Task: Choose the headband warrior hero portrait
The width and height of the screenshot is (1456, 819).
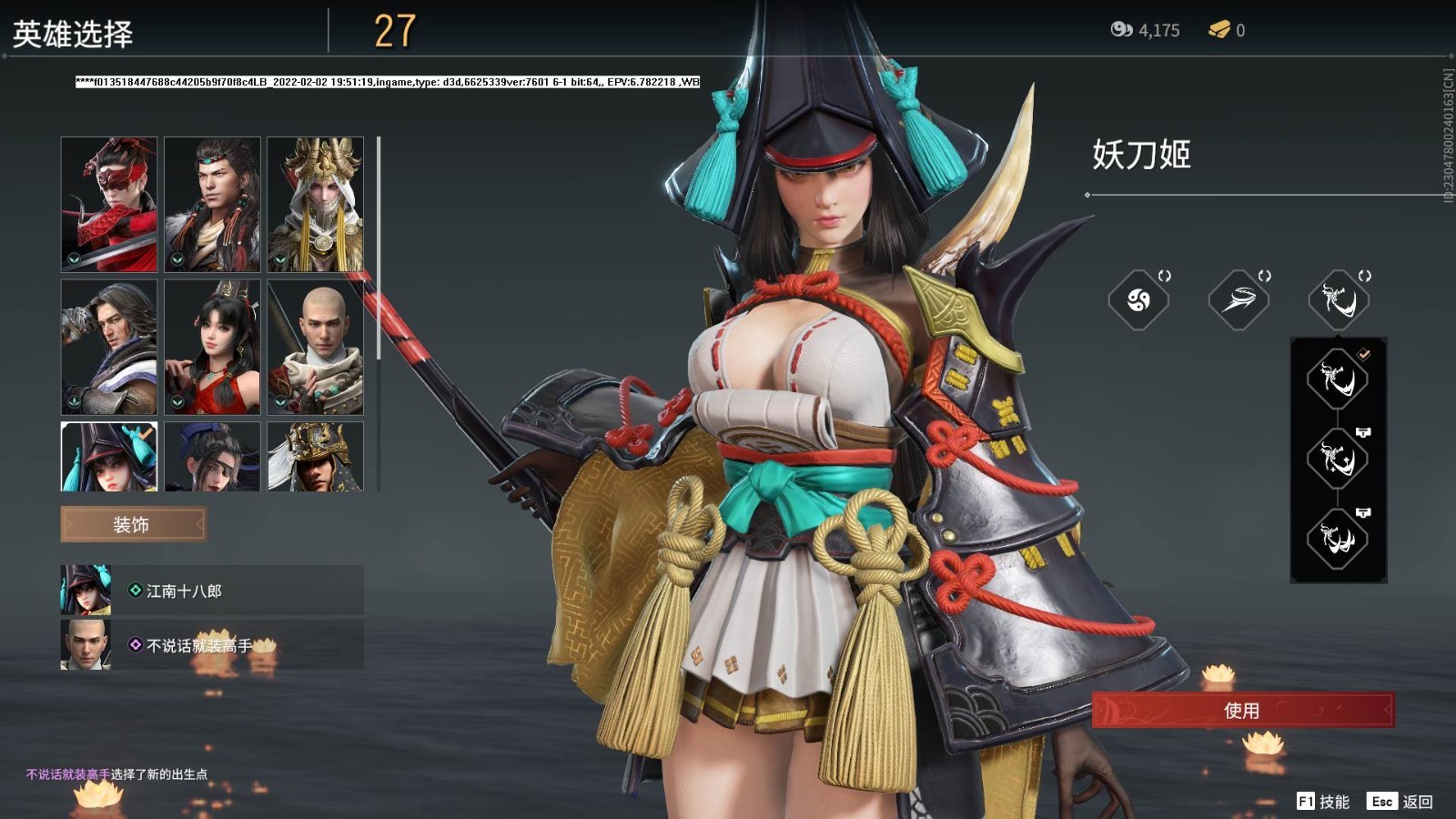Action: tap(212, 204)
